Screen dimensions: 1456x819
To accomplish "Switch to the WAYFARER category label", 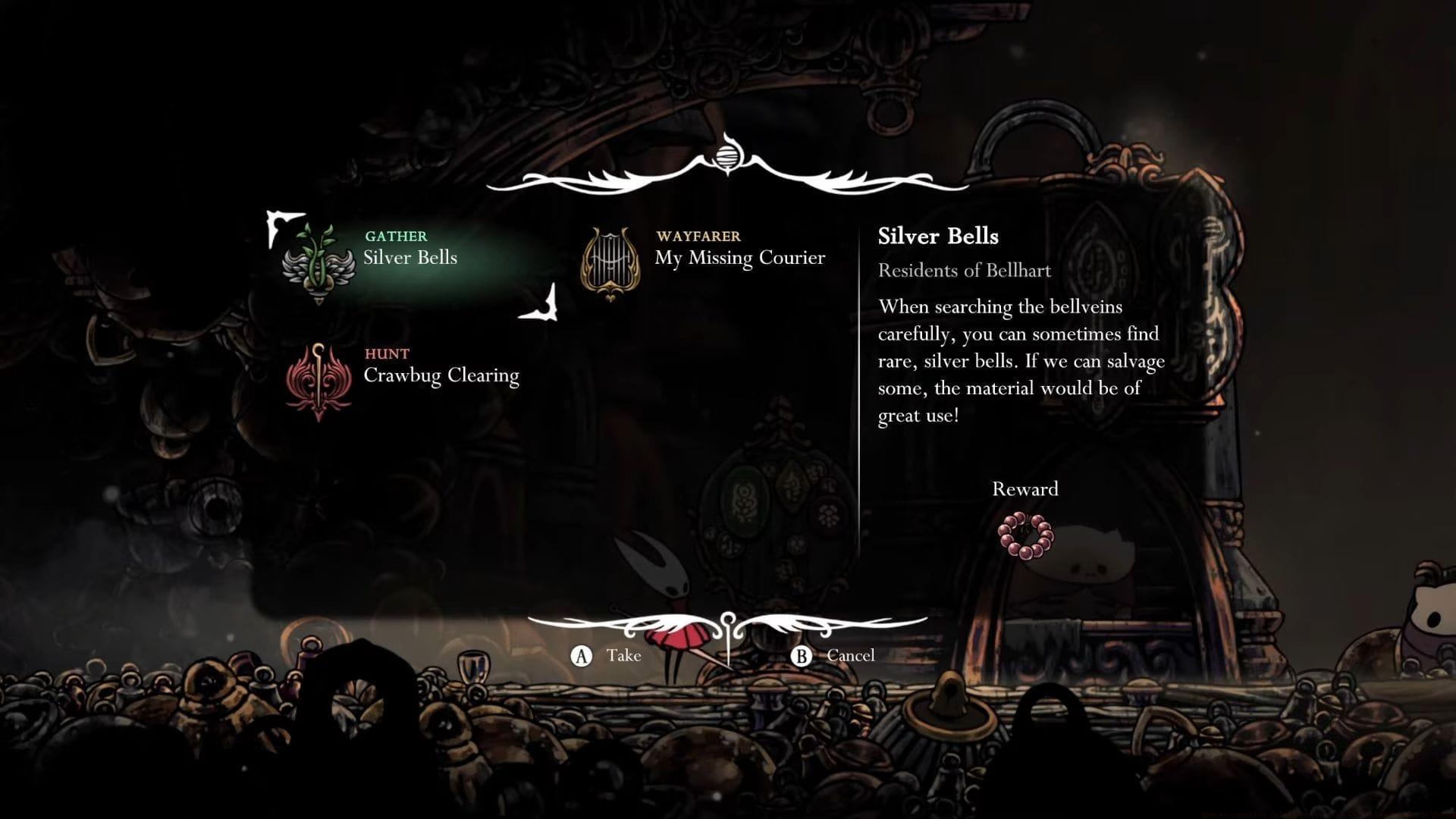I will [x=698, y=236].
